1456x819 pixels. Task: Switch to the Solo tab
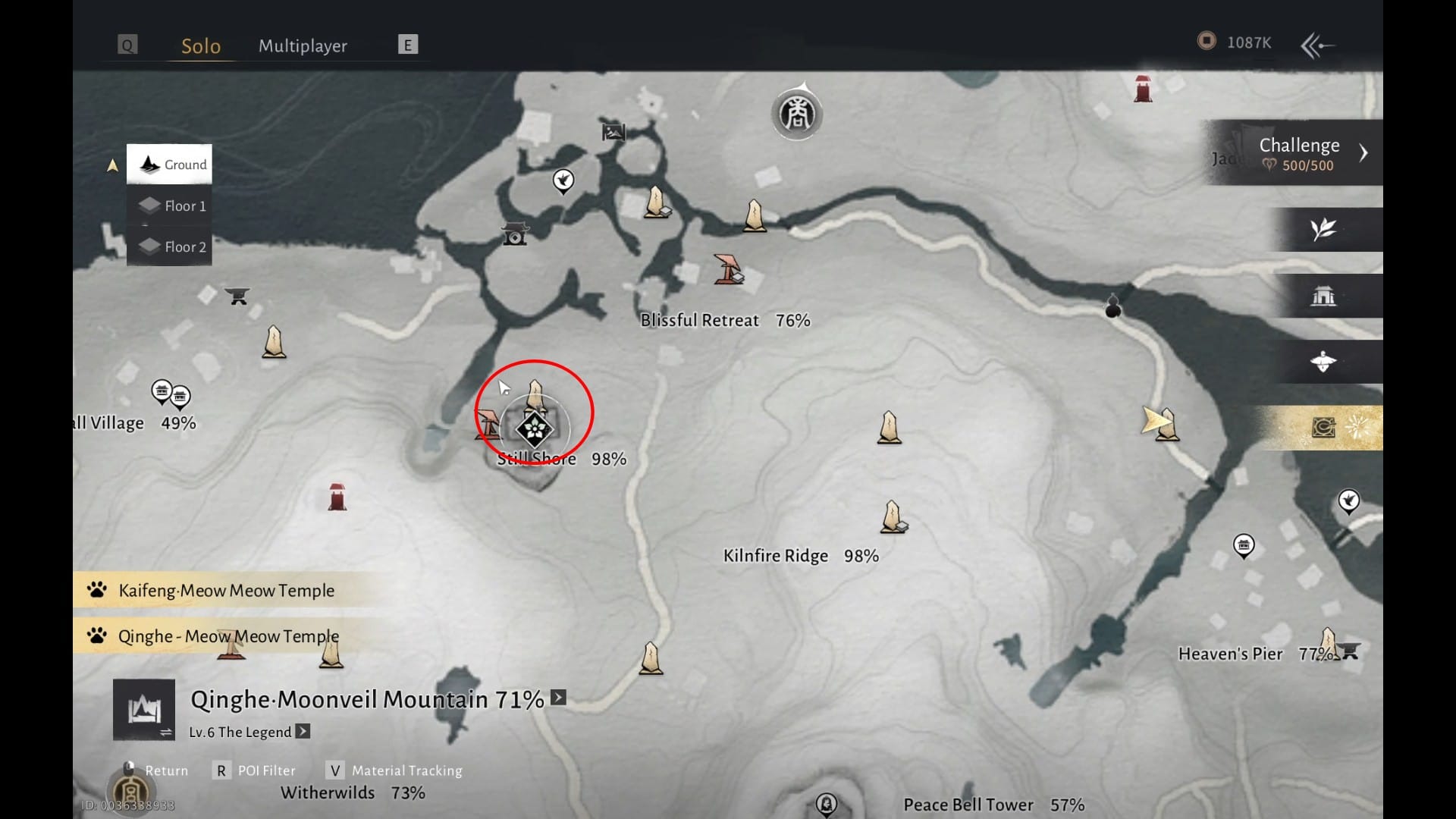[x=201, y=46]
